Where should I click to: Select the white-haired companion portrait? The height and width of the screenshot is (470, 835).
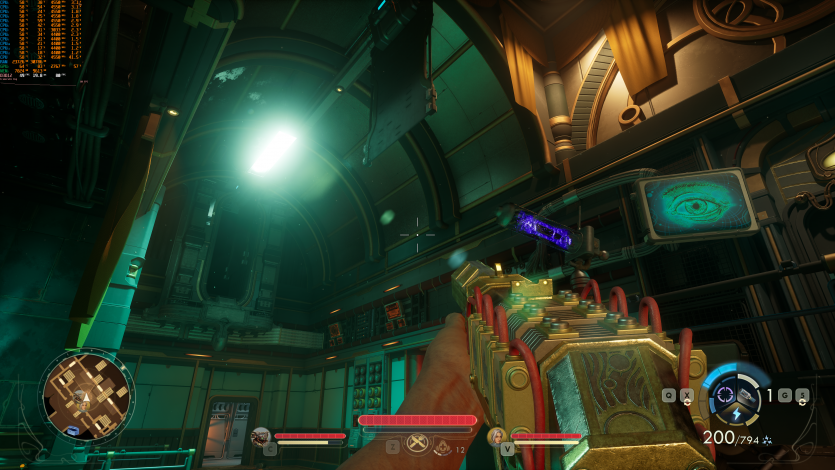pos(497,436)
